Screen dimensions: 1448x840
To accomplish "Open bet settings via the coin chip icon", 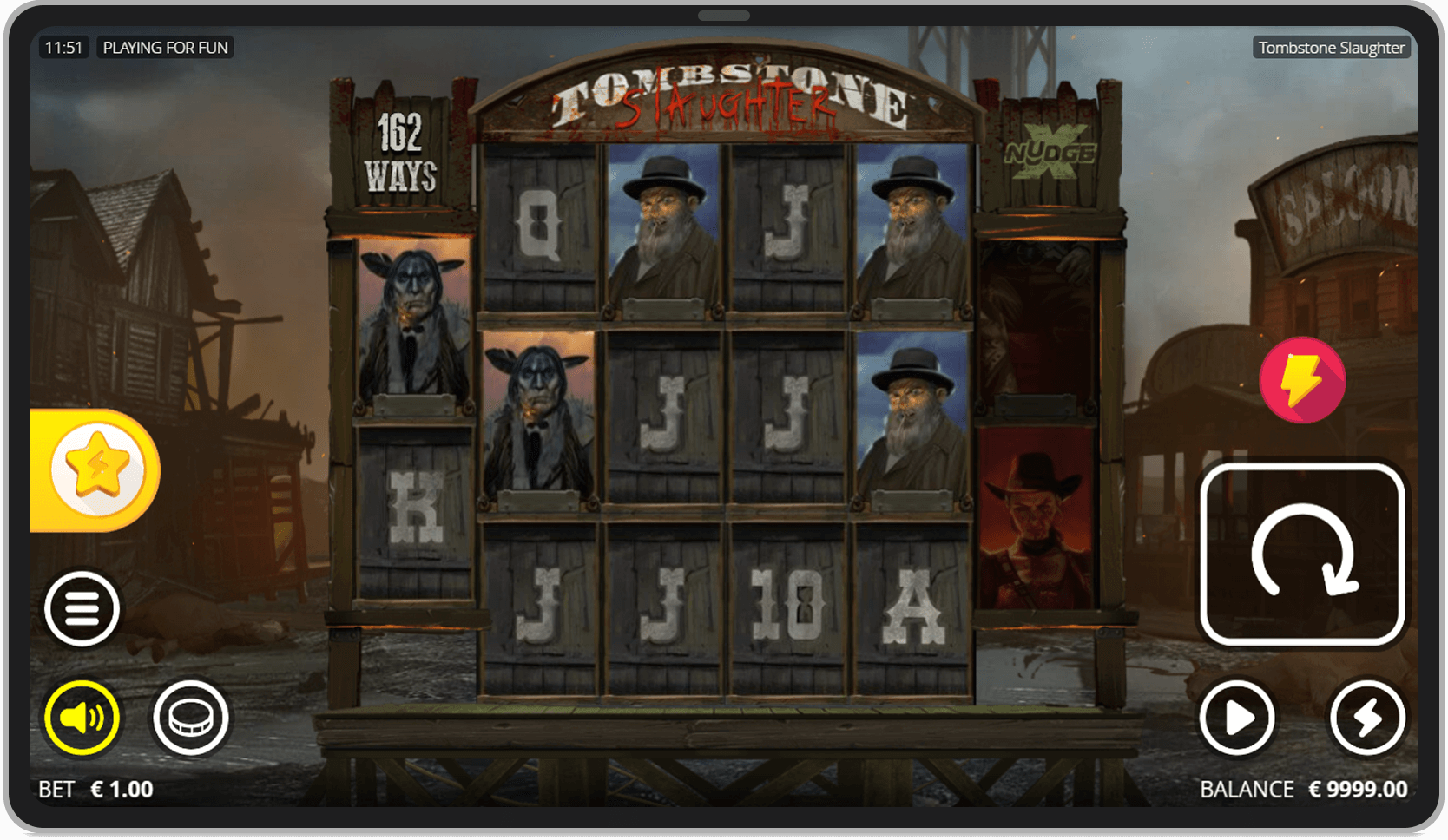I will click(x=191, y=718).
